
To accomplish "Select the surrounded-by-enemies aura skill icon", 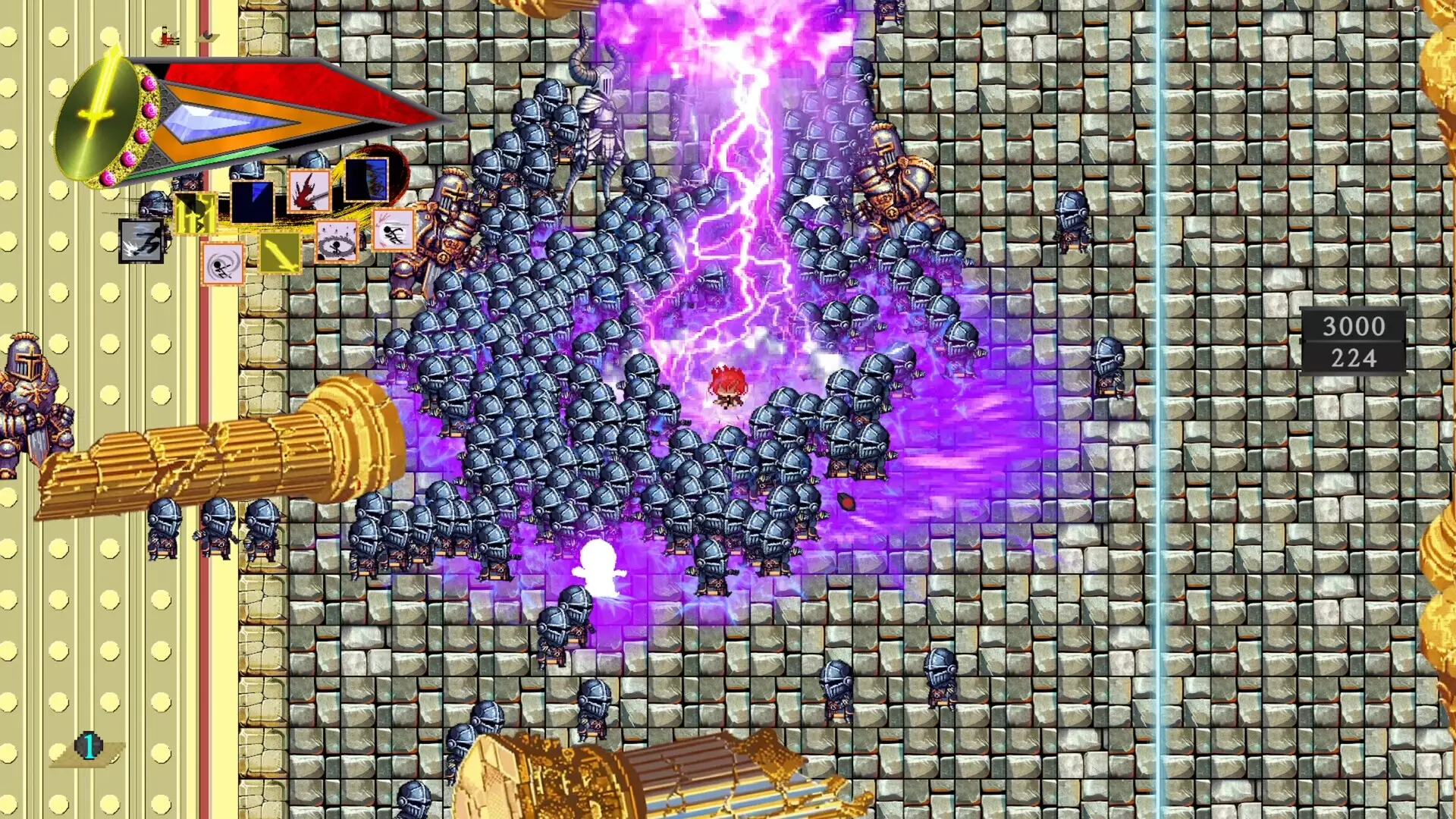I will (337, 243).
